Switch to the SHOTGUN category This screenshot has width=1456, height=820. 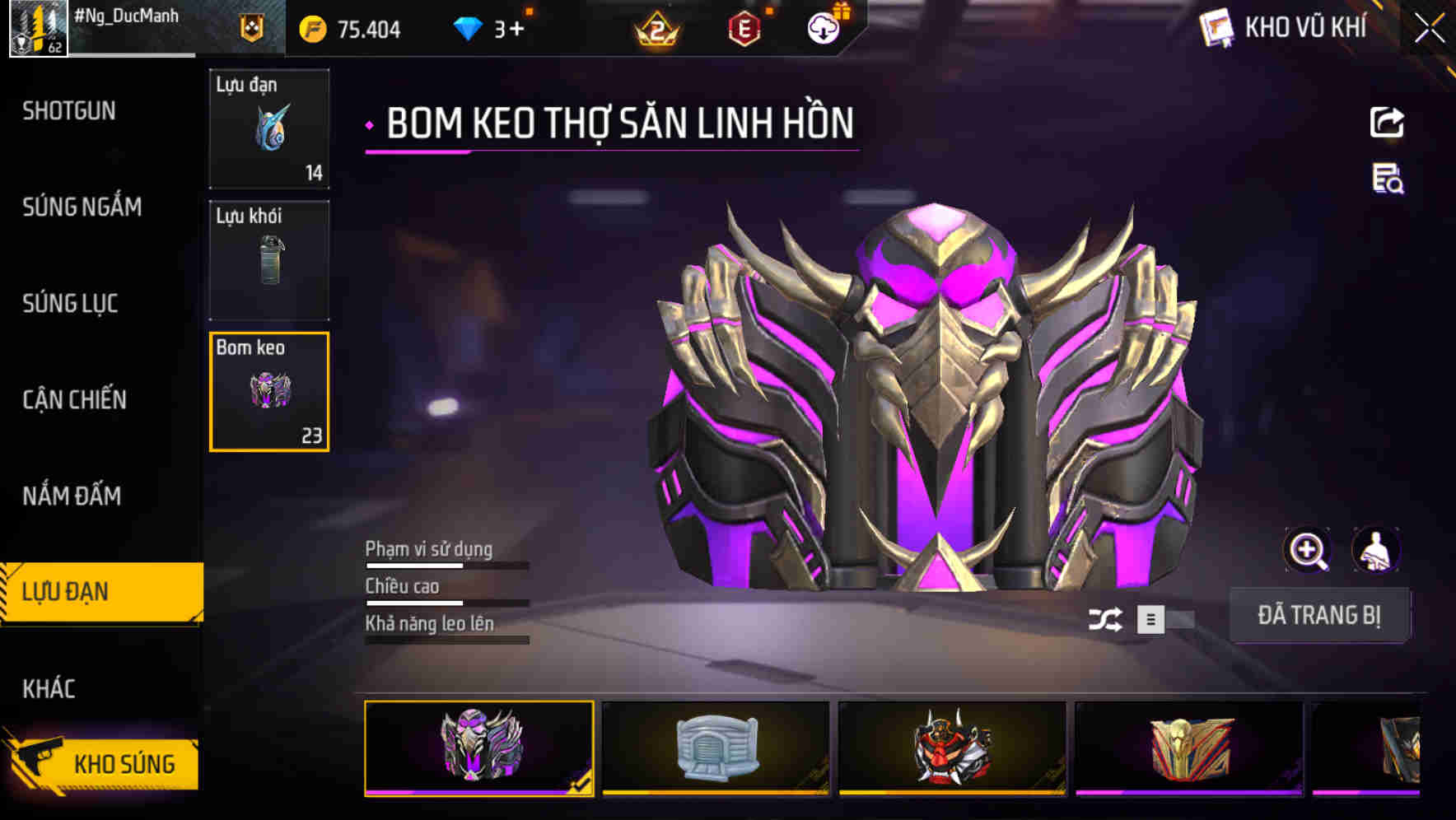tap(70, 110)
